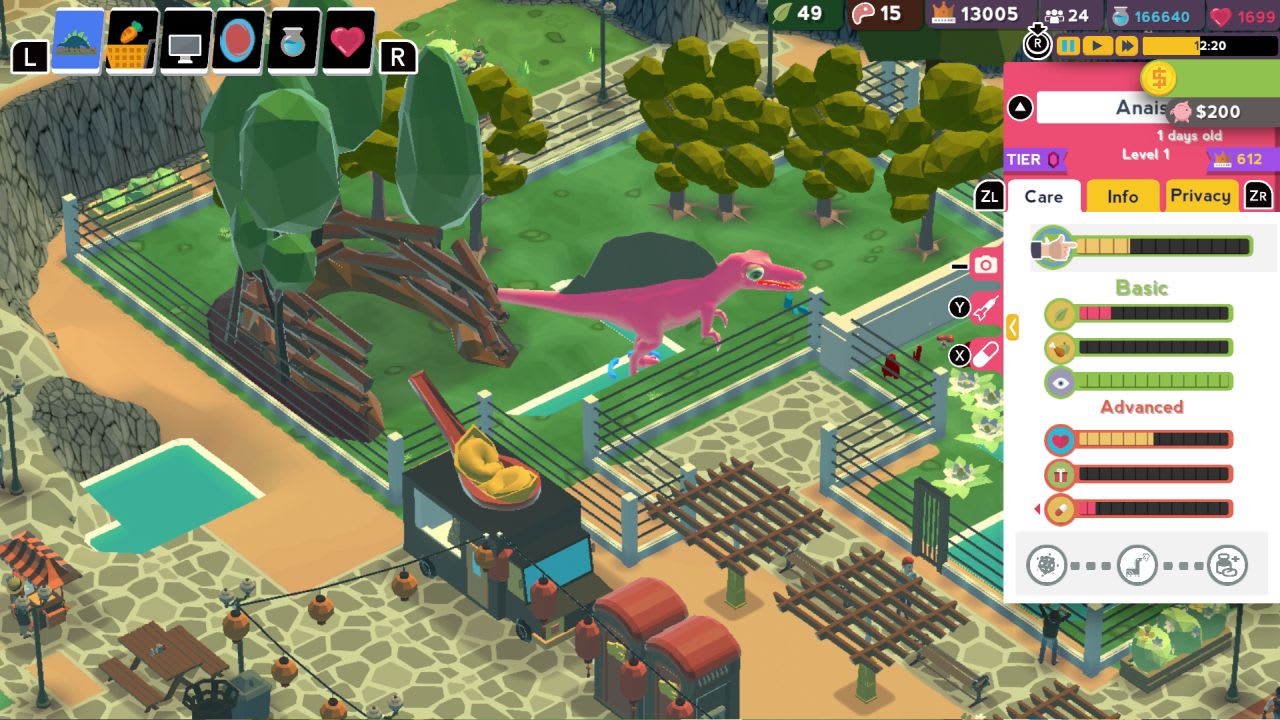Image resolution: width=1280 pixels, height=720 pixels.
Task: Open the Privacy tab
Action: (1201, 196)
